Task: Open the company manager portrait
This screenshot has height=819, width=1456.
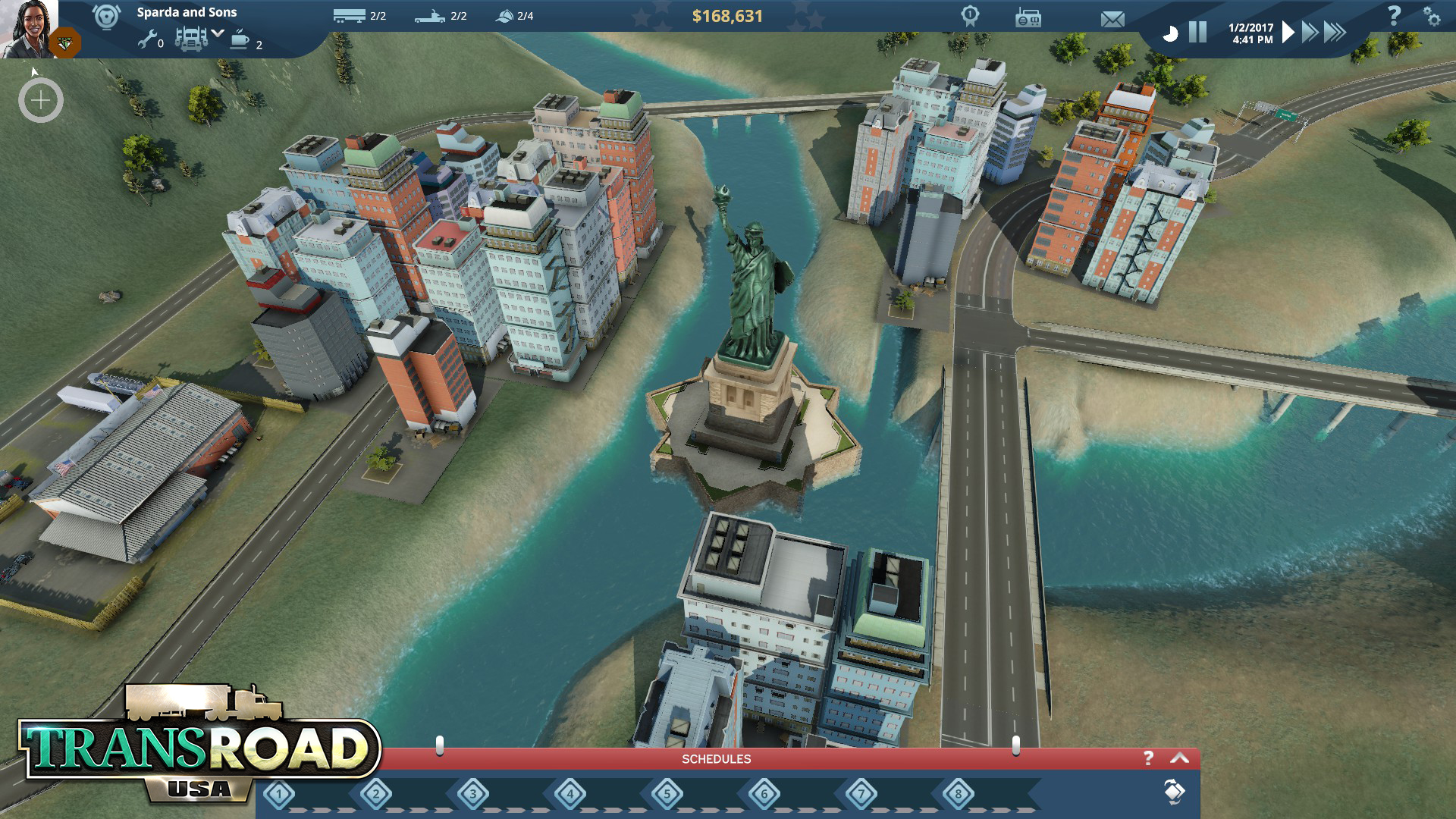Action: coord(29,27)
